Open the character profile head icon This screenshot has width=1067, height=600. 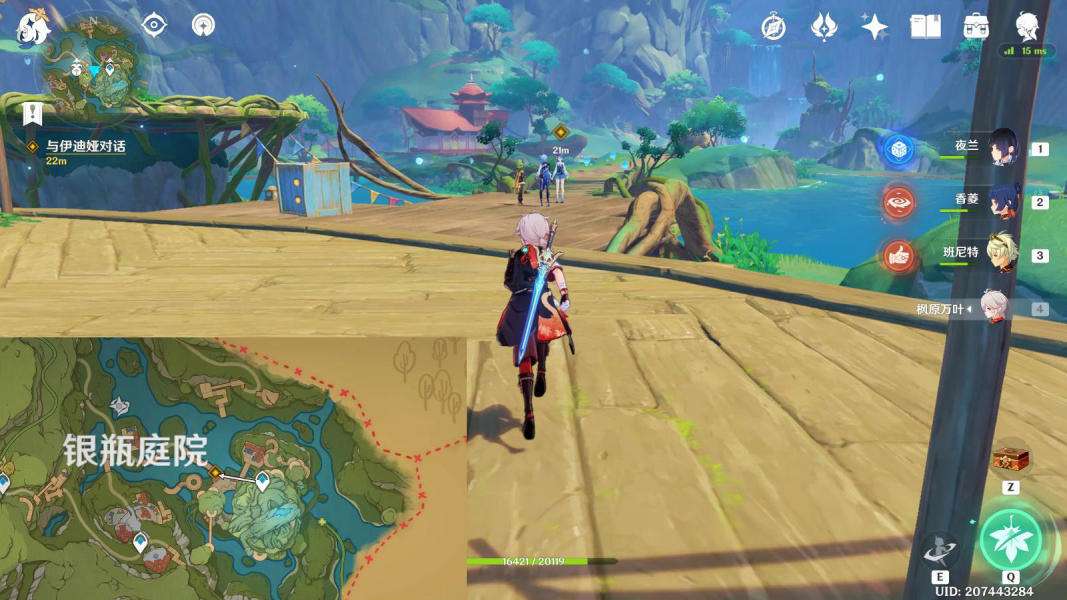coord(1026,26)
